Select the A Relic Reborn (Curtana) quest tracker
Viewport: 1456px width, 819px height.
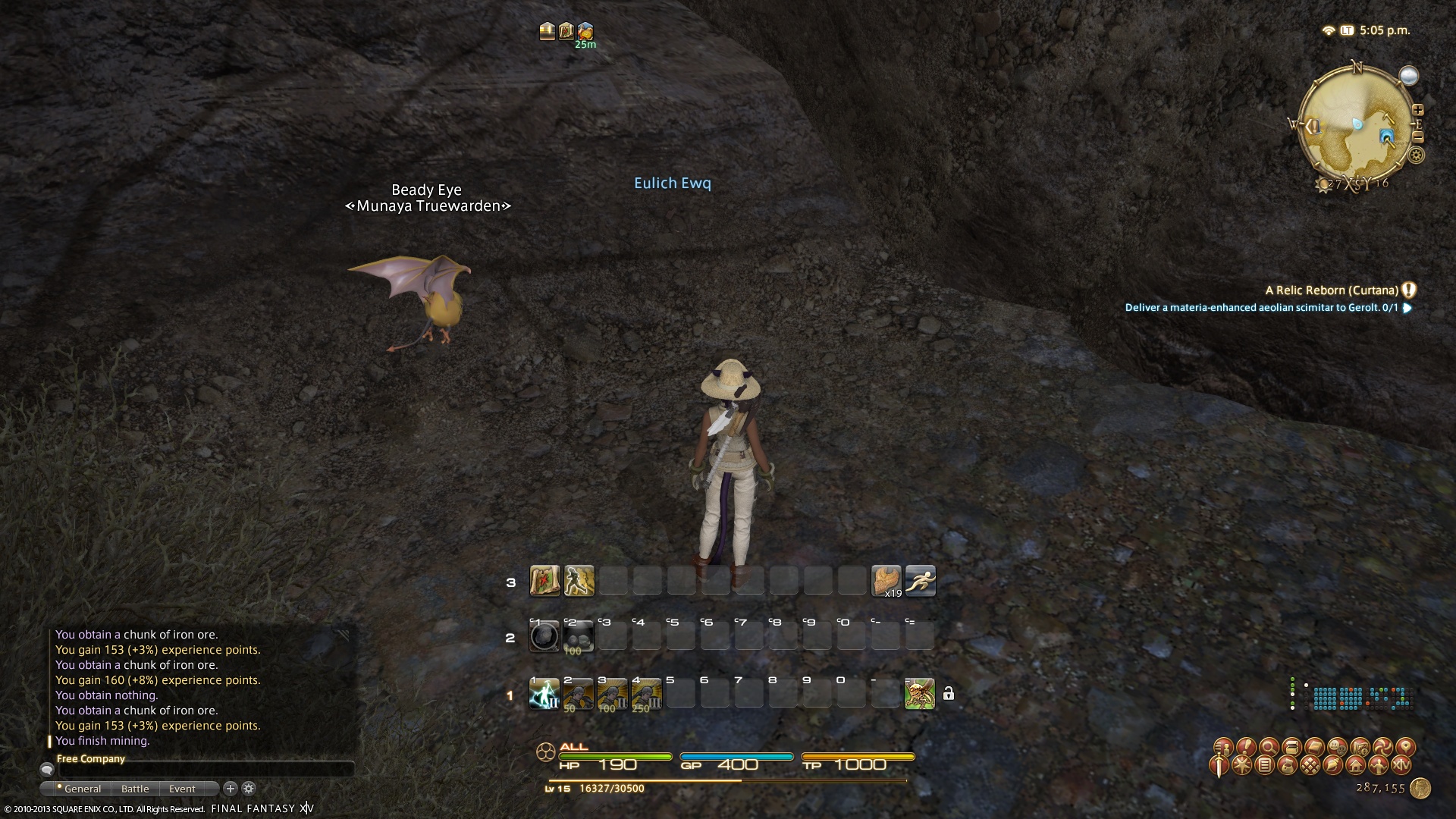point(1332,290)
